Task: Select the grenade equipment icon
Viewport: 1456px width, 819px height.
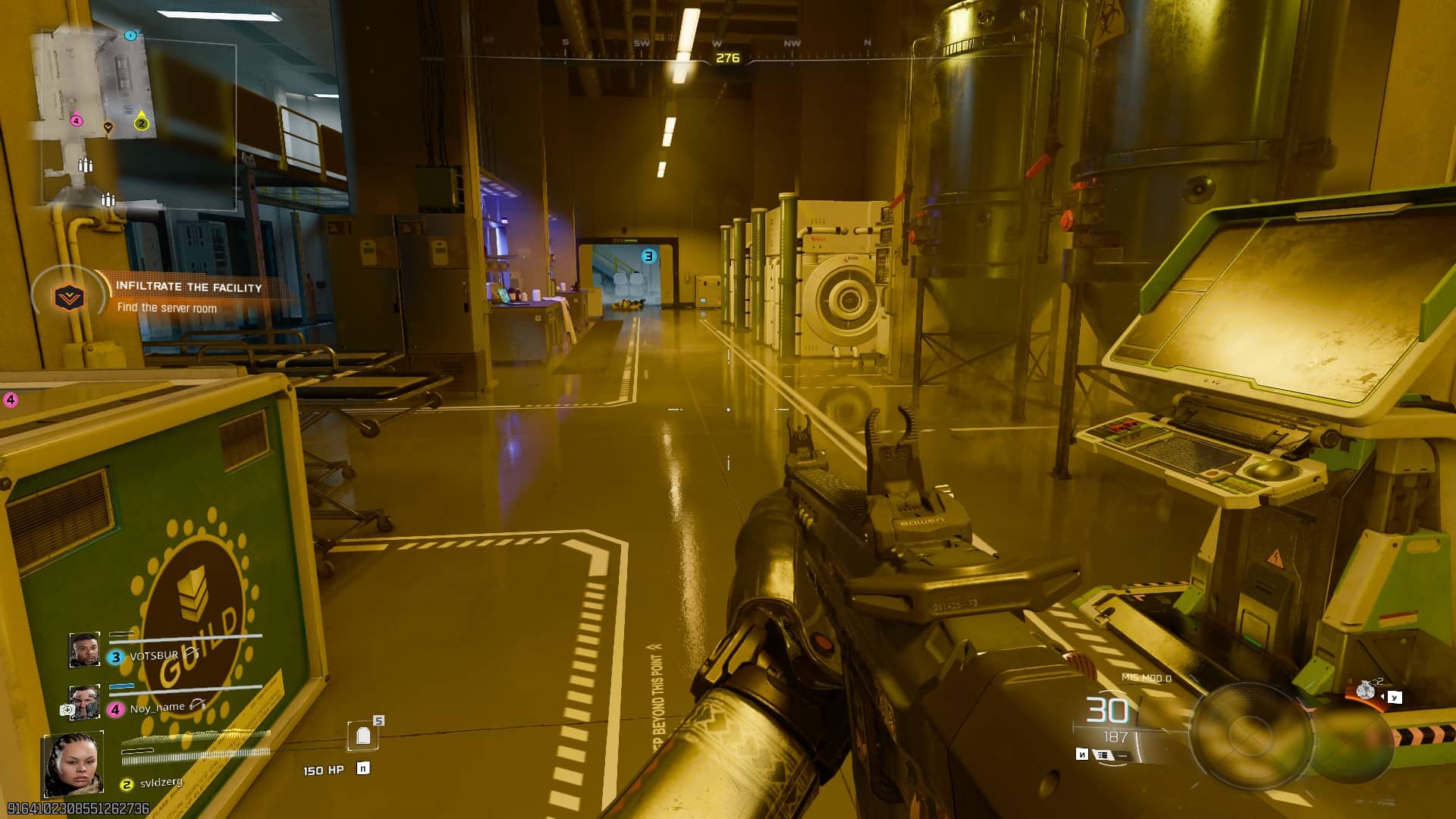Action: [1365, 690]
